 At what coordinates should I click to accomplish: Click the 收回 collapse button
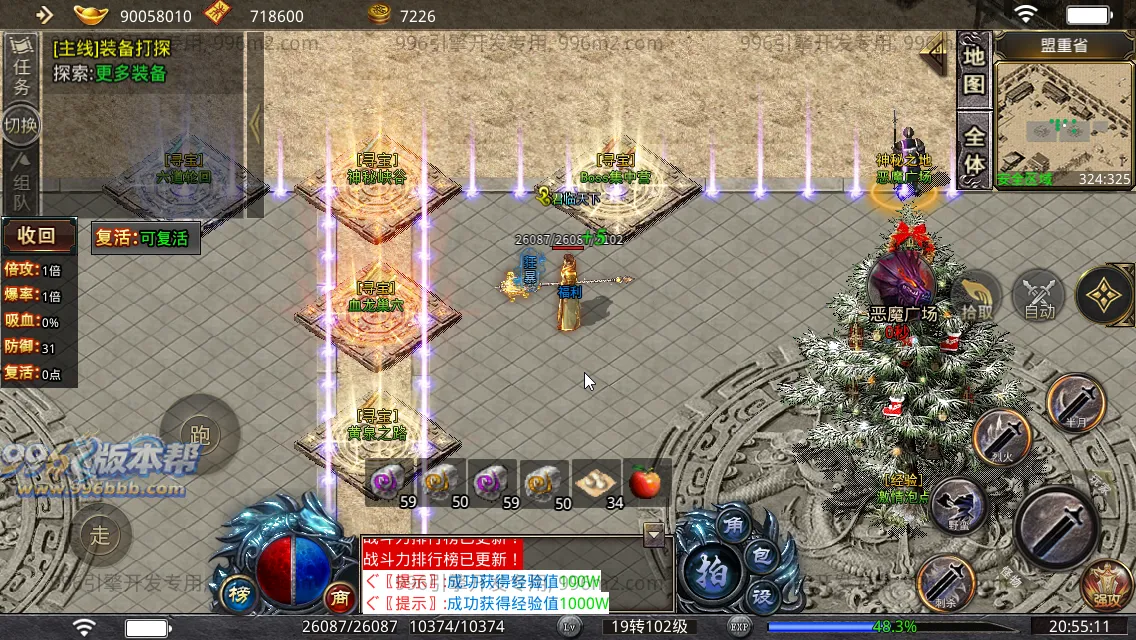coord(40,237)
